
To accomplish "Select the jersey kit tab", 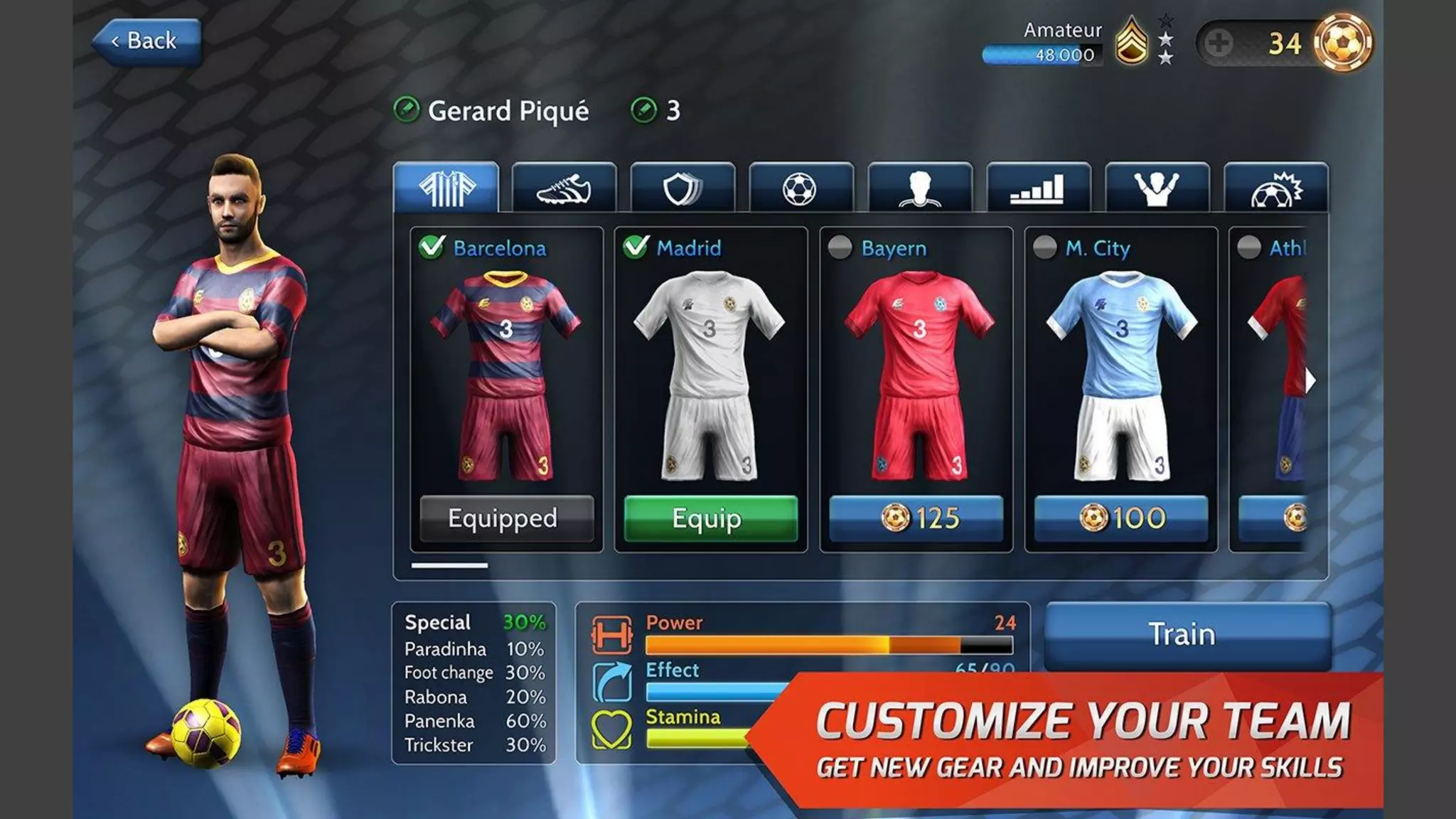I will [446, 188].
